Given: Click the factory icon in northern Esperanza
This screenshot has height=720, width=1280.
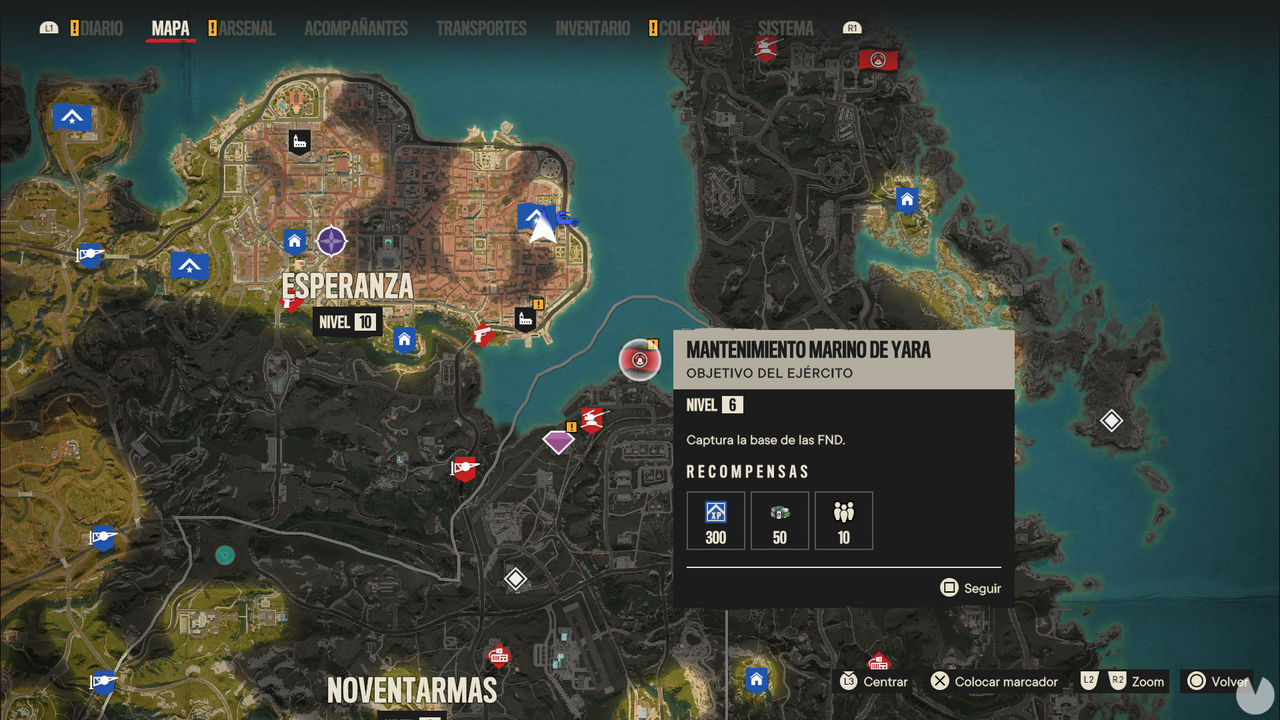Looking at the screenshot, I should click(x=300, y=141).
